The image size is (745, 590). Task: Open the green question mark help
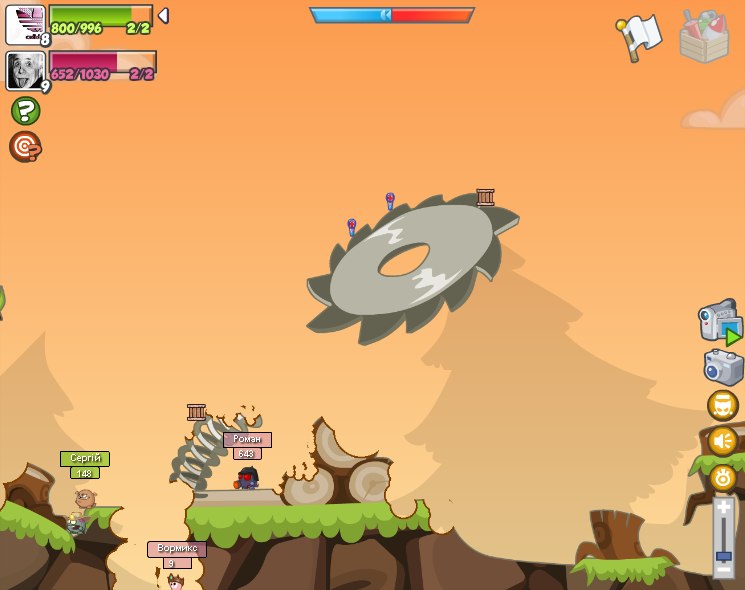coord(25,110)
